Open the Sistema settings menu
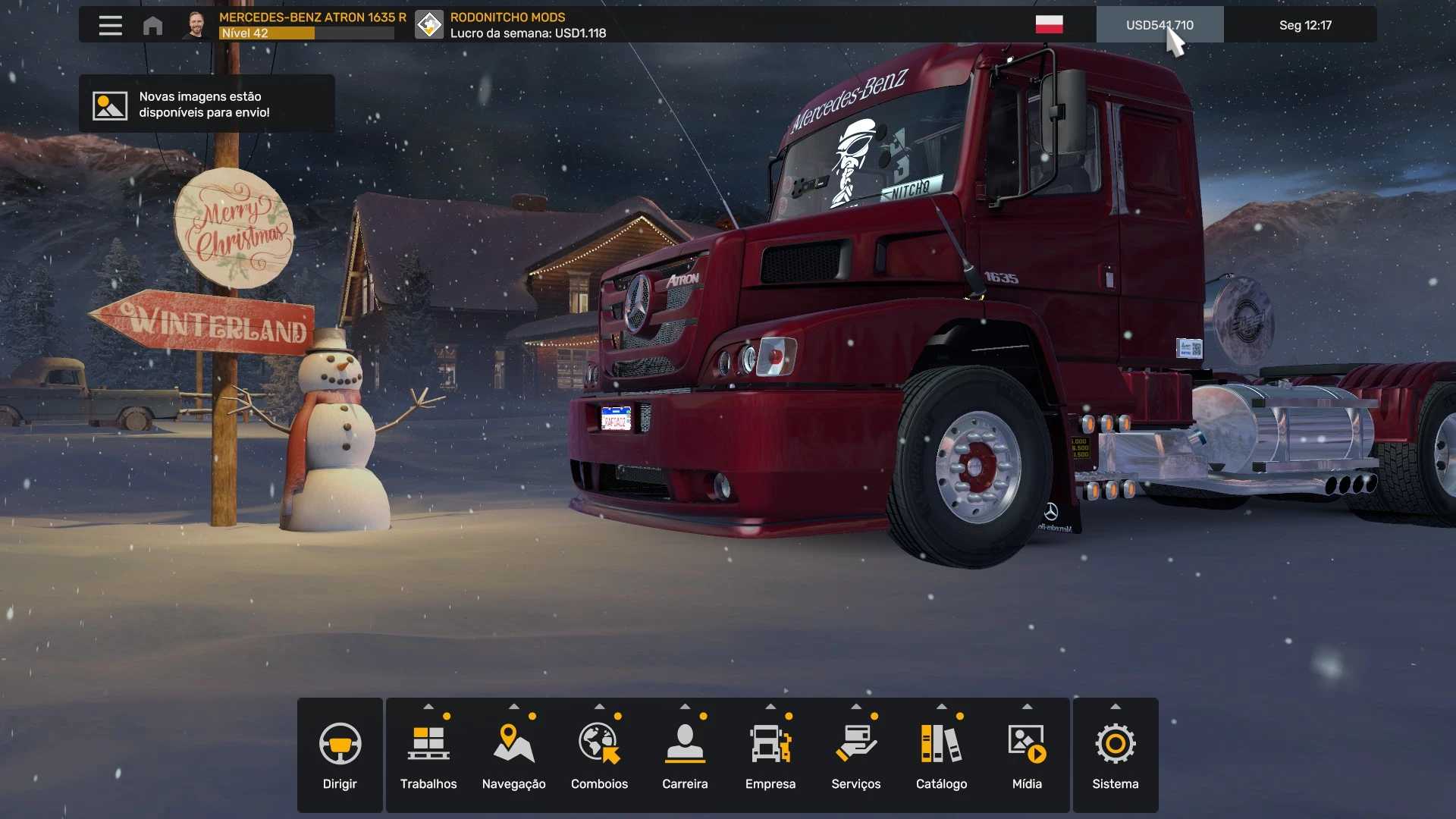Viewport: 1456px width, 819px height. [x=1115, y=755]
